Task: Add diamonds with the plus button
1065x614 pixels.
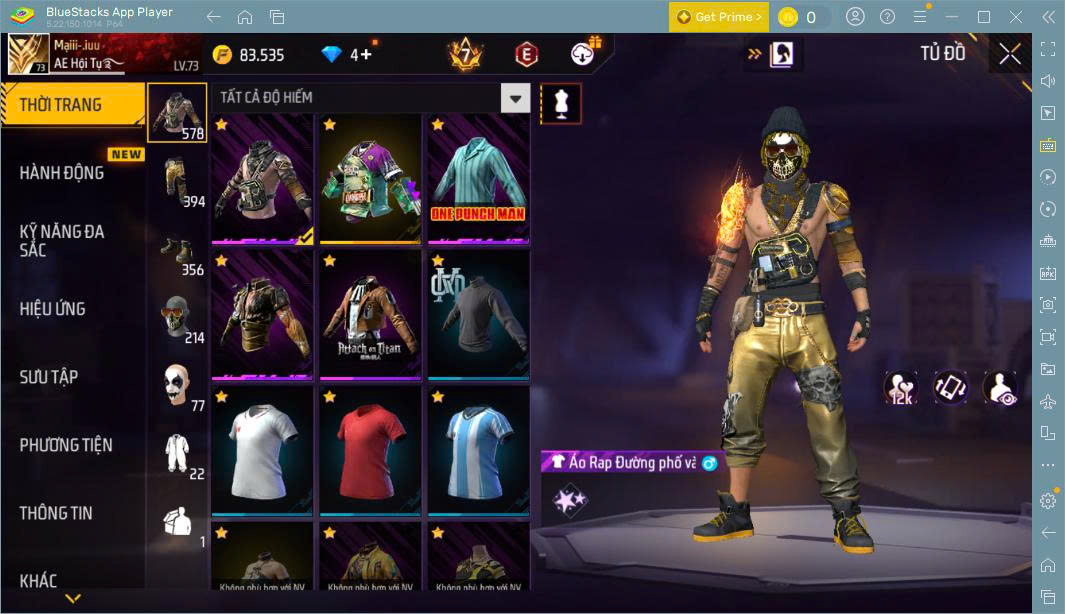Action: 366,54
